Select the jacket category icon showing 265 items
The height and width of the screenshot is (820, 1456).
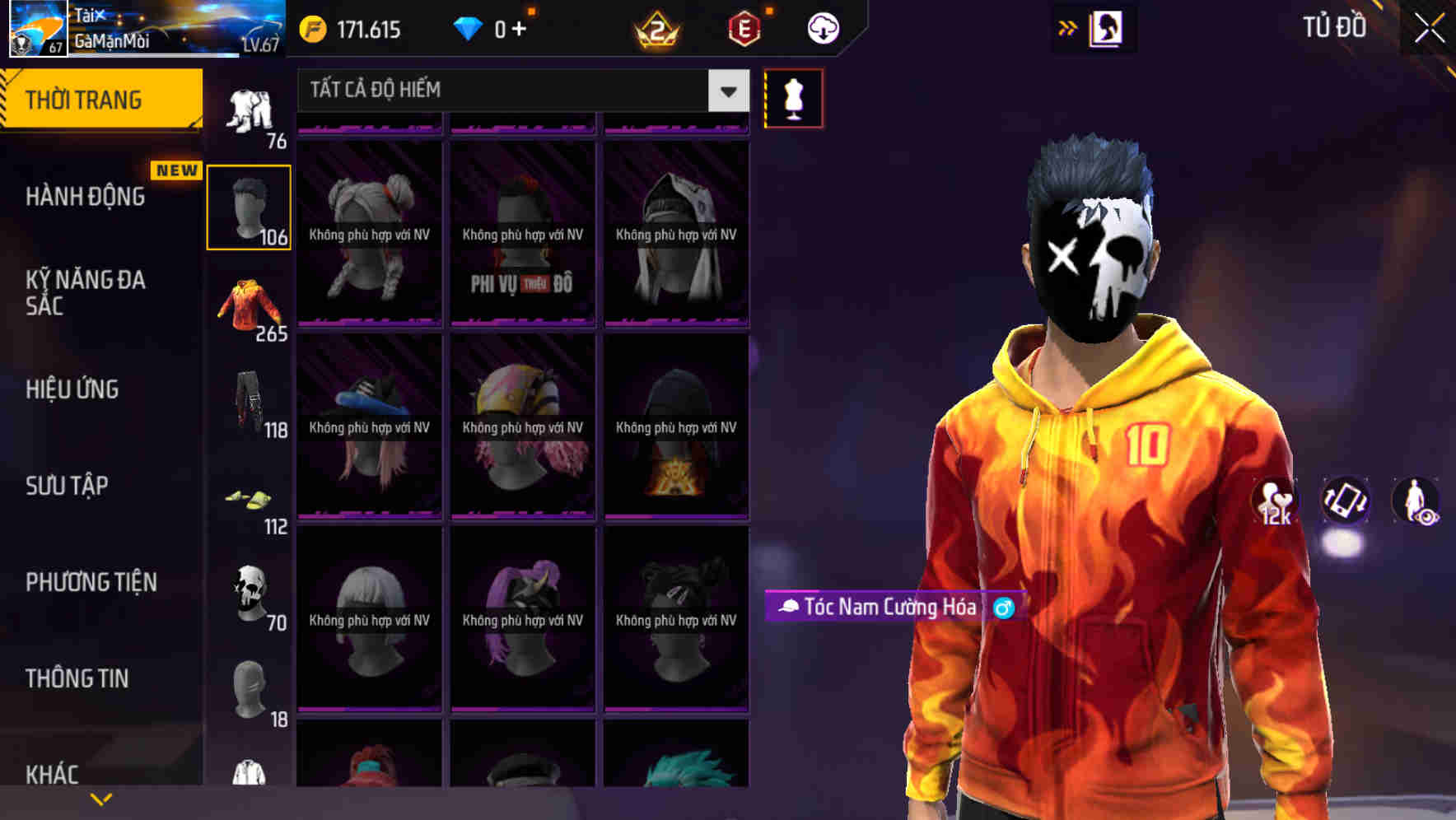pos(248,306)
